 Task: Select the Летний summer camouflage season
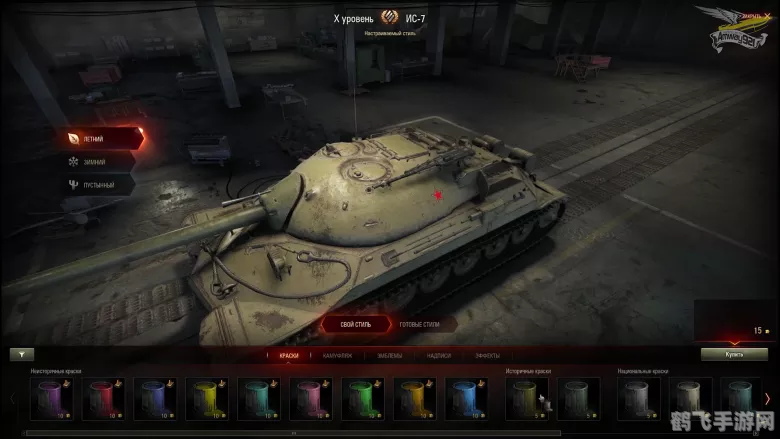(92, 137)
